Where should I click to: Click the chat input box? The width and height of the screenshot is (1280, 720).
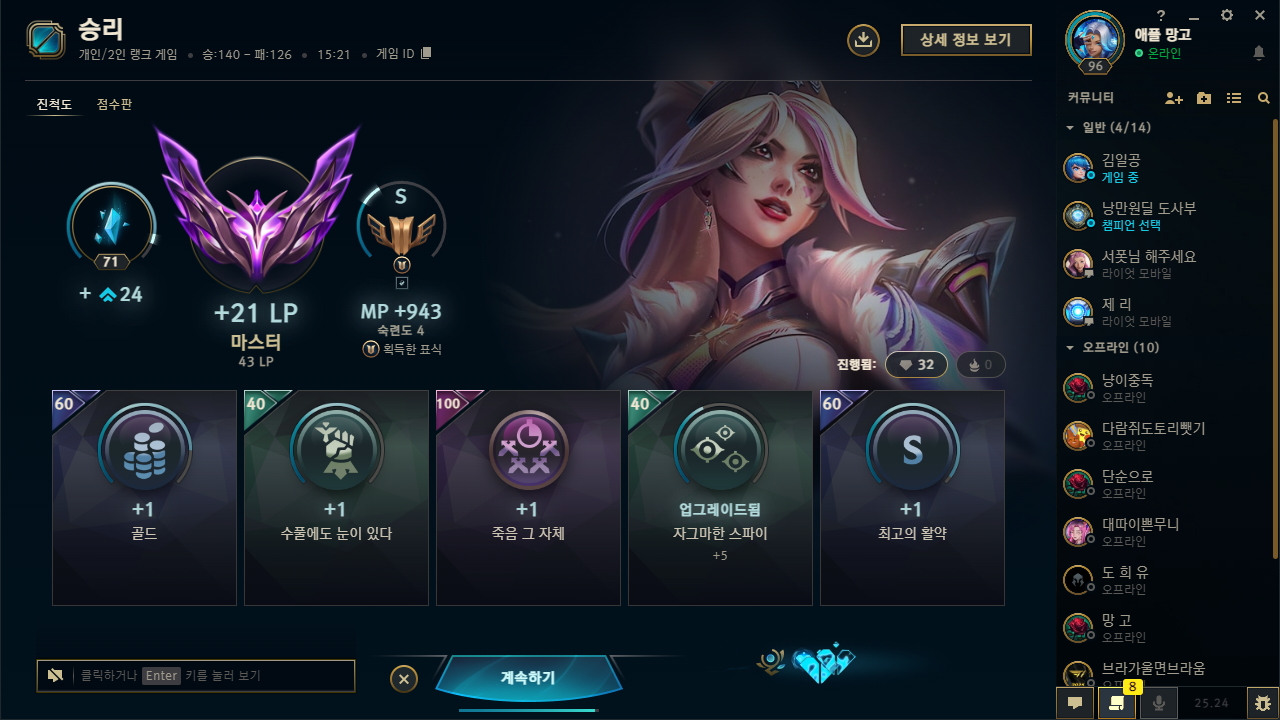[210, 676]
